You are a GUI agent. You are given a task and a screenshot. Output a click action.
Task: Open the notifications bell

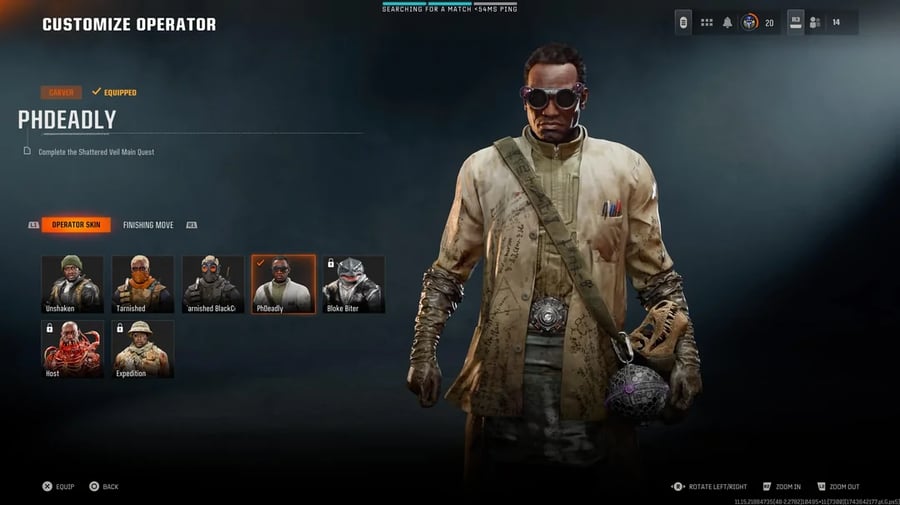click(x=728, y=22)
